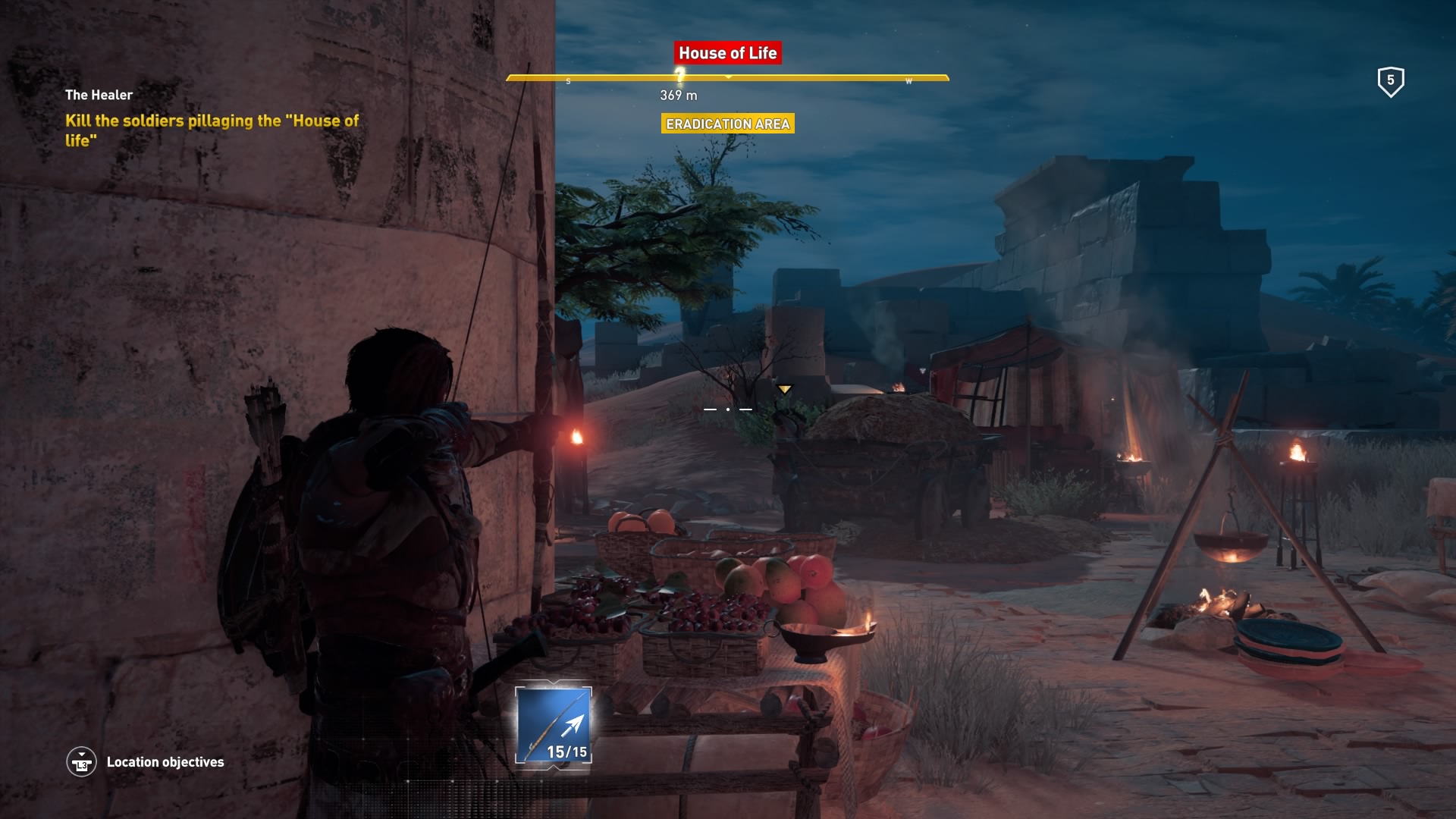Click the yellow objective chevron above the hay cart
The image size is (1456, 819).
(x=785, y=388)
